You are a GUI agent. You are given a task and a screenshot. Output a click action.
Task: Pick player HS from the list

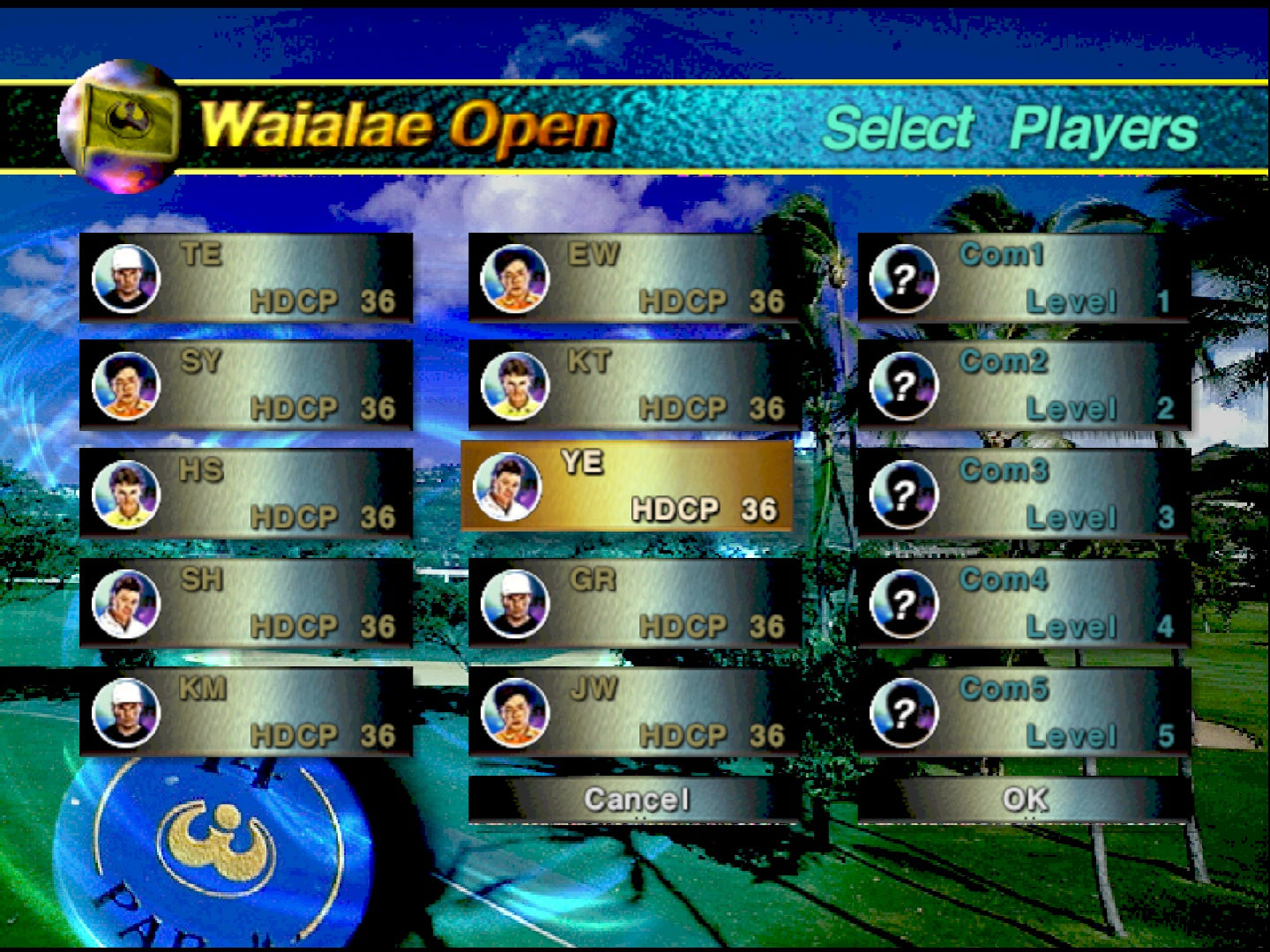tap(246, 494)
